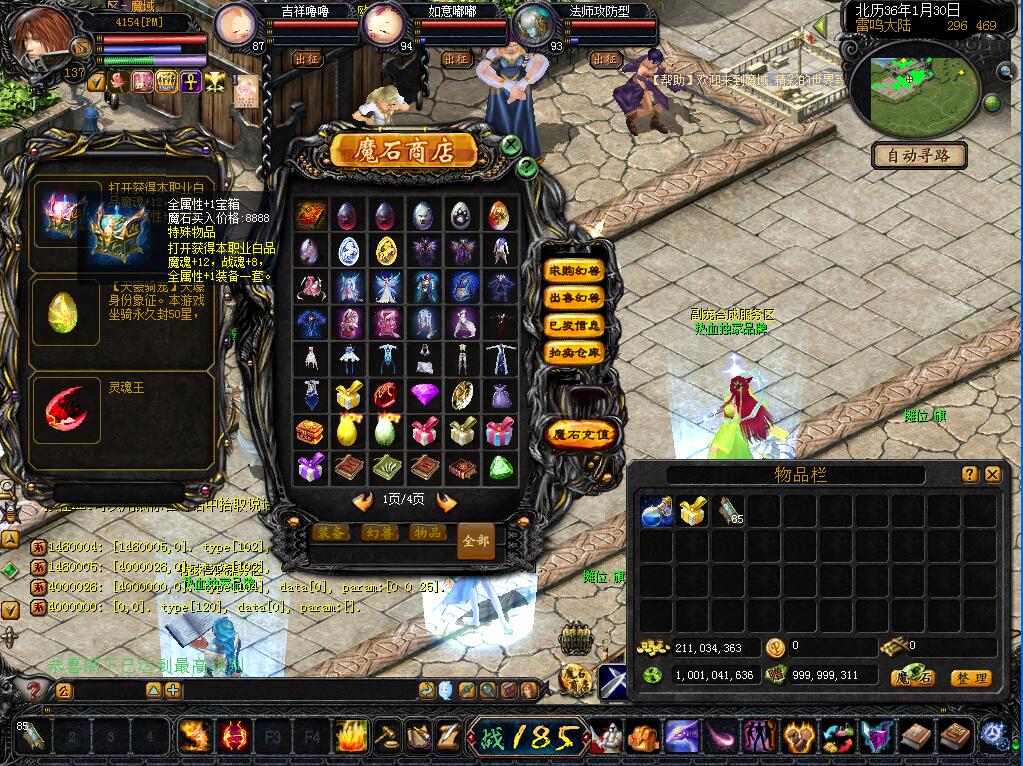Screen dimensions: 1023x766
Task: Start pathfinding with 自动寻路 button
Action: coord(919,156)
